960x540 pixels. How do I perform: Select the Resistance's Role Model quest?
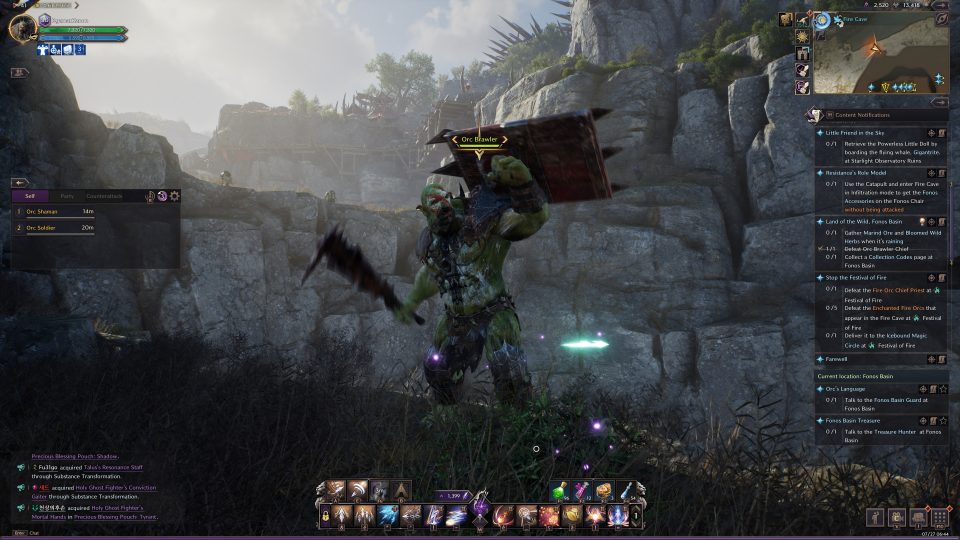point(863,173)
